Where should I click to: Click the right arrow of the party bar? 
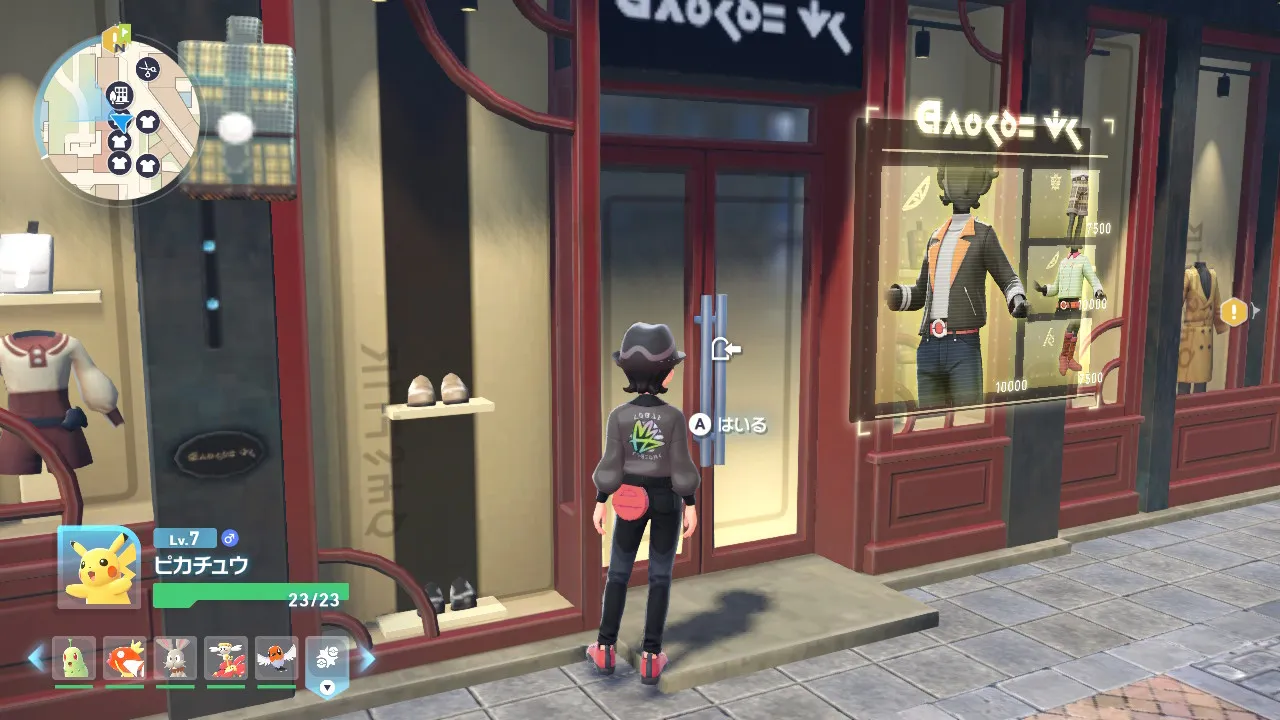tap(367, 658)
